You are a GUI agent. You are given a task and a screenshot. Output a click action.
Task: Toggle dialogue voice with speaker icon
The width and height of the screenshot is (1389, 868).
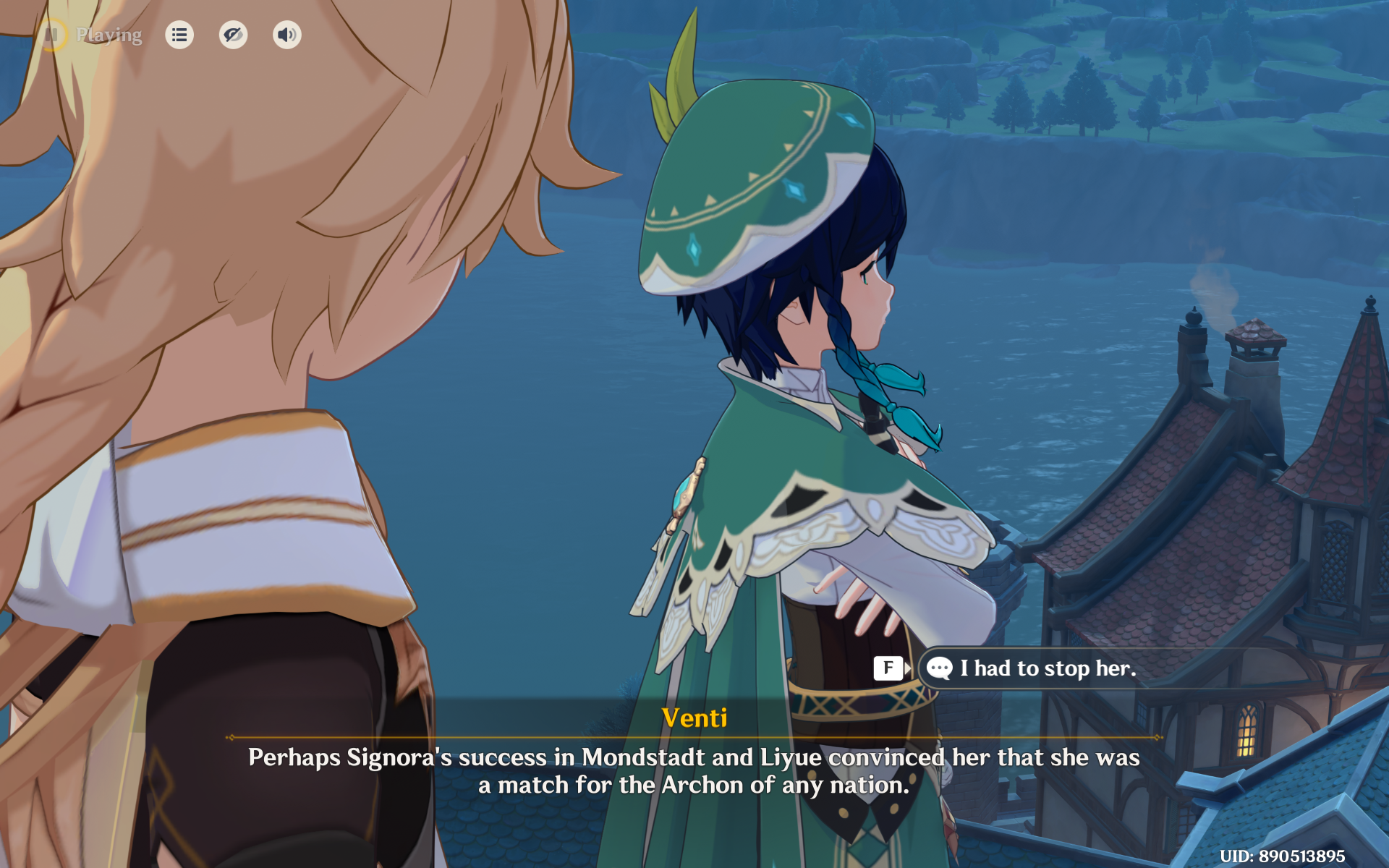(x=286, y=35)
